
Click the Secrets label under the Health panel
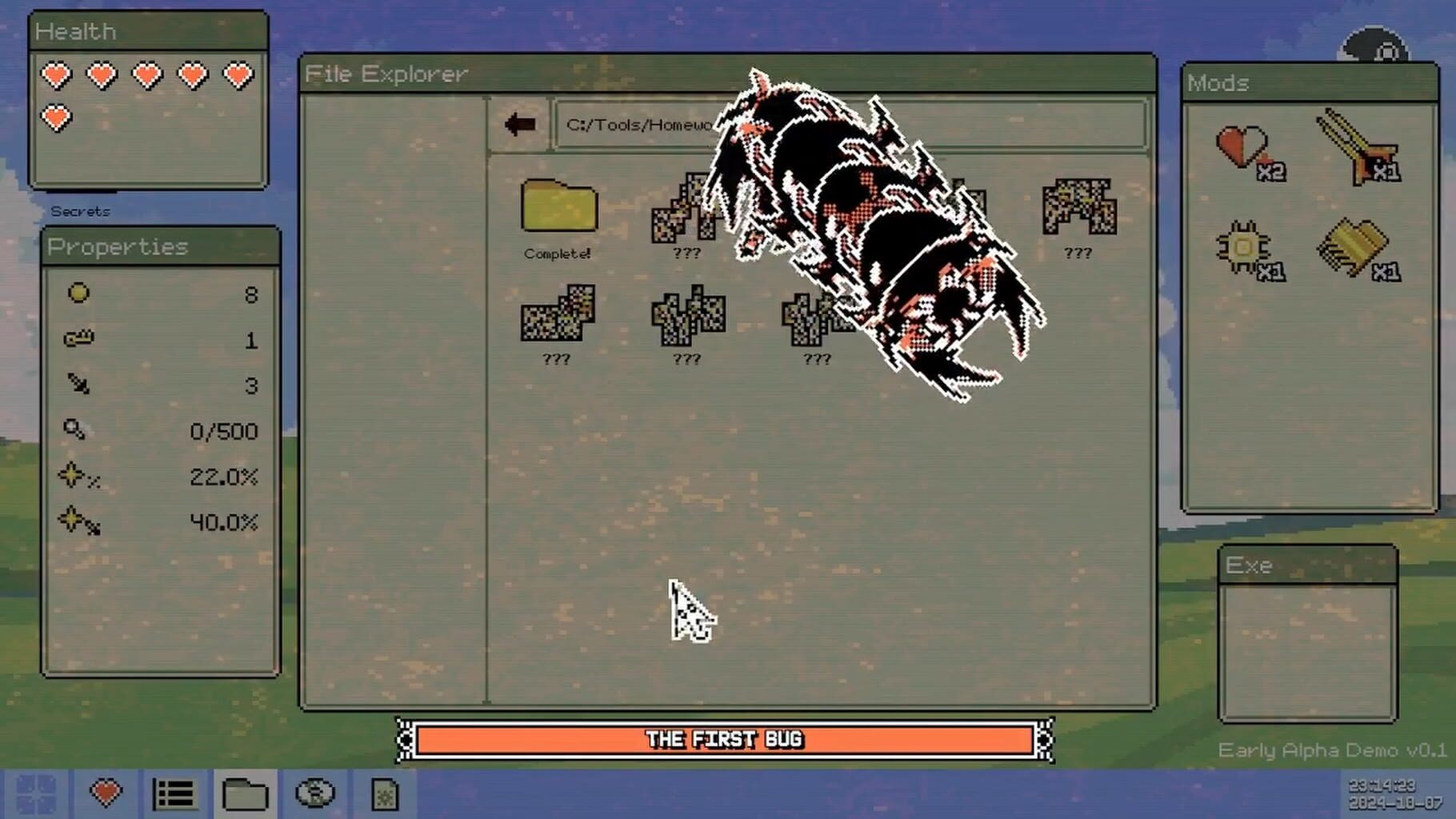tap(78, 211)
